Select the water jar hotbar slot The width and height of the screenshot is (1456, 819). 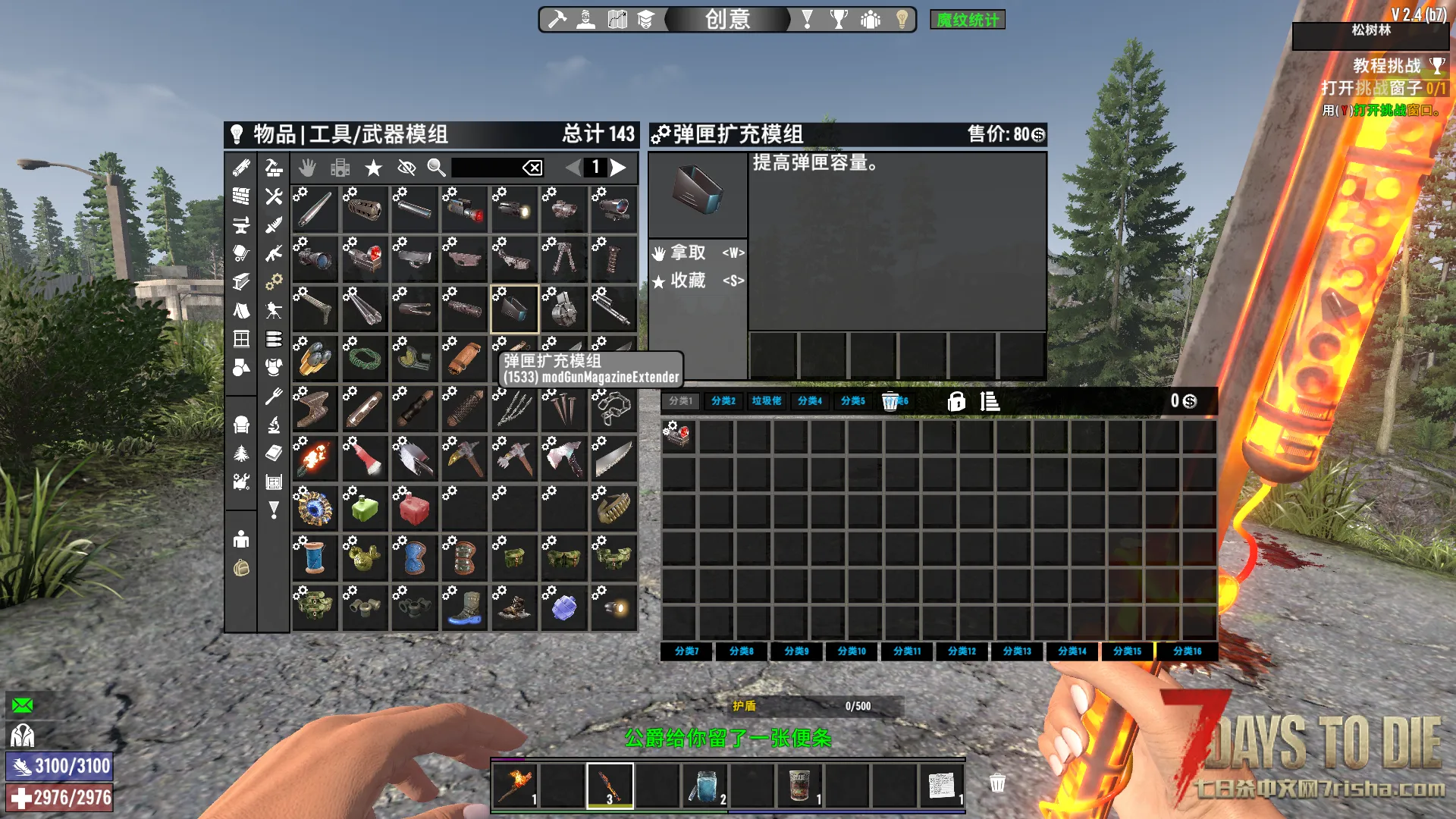(x=705, y=786)
